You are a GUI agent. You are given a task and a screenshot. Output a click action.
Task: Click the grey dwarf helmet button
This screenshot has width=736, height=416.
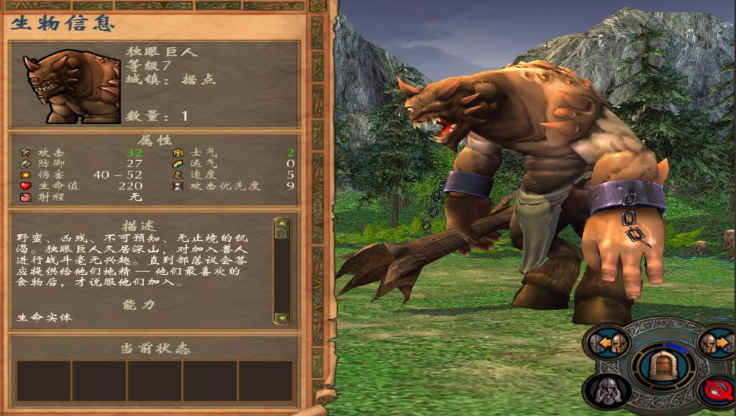click(609, 391)
